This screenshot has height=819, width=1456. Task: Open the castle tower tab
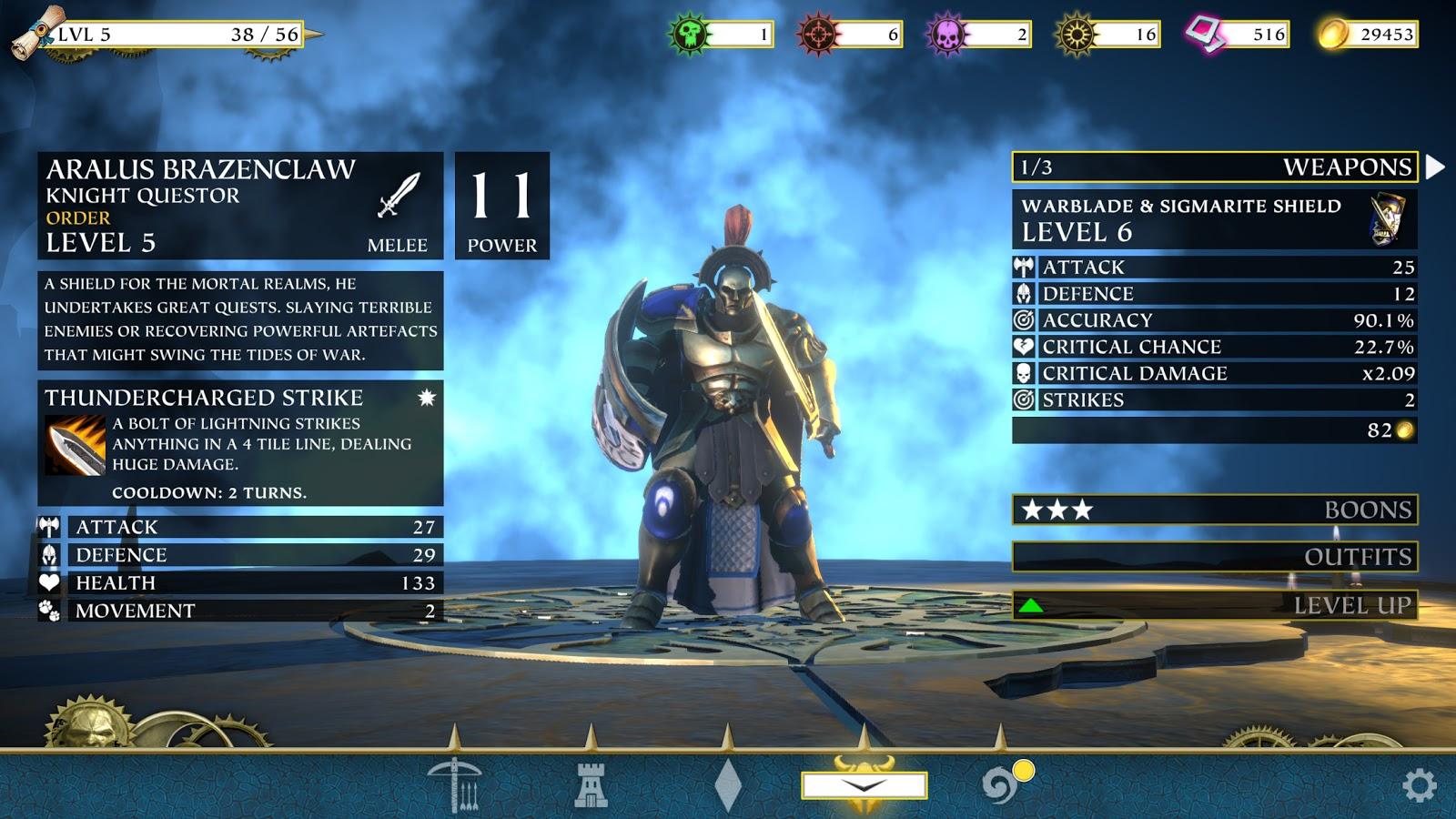coord(591,784)
